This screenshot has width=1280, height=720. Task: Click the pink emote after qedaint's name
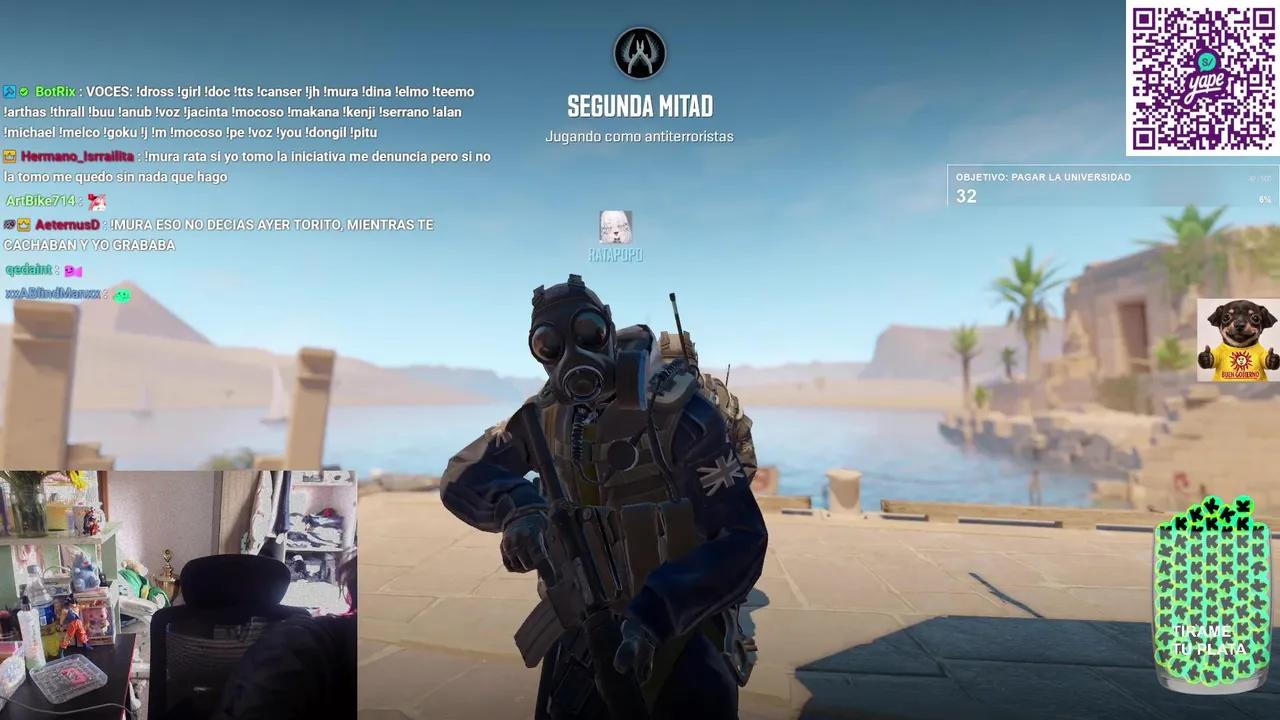point(74,269)
